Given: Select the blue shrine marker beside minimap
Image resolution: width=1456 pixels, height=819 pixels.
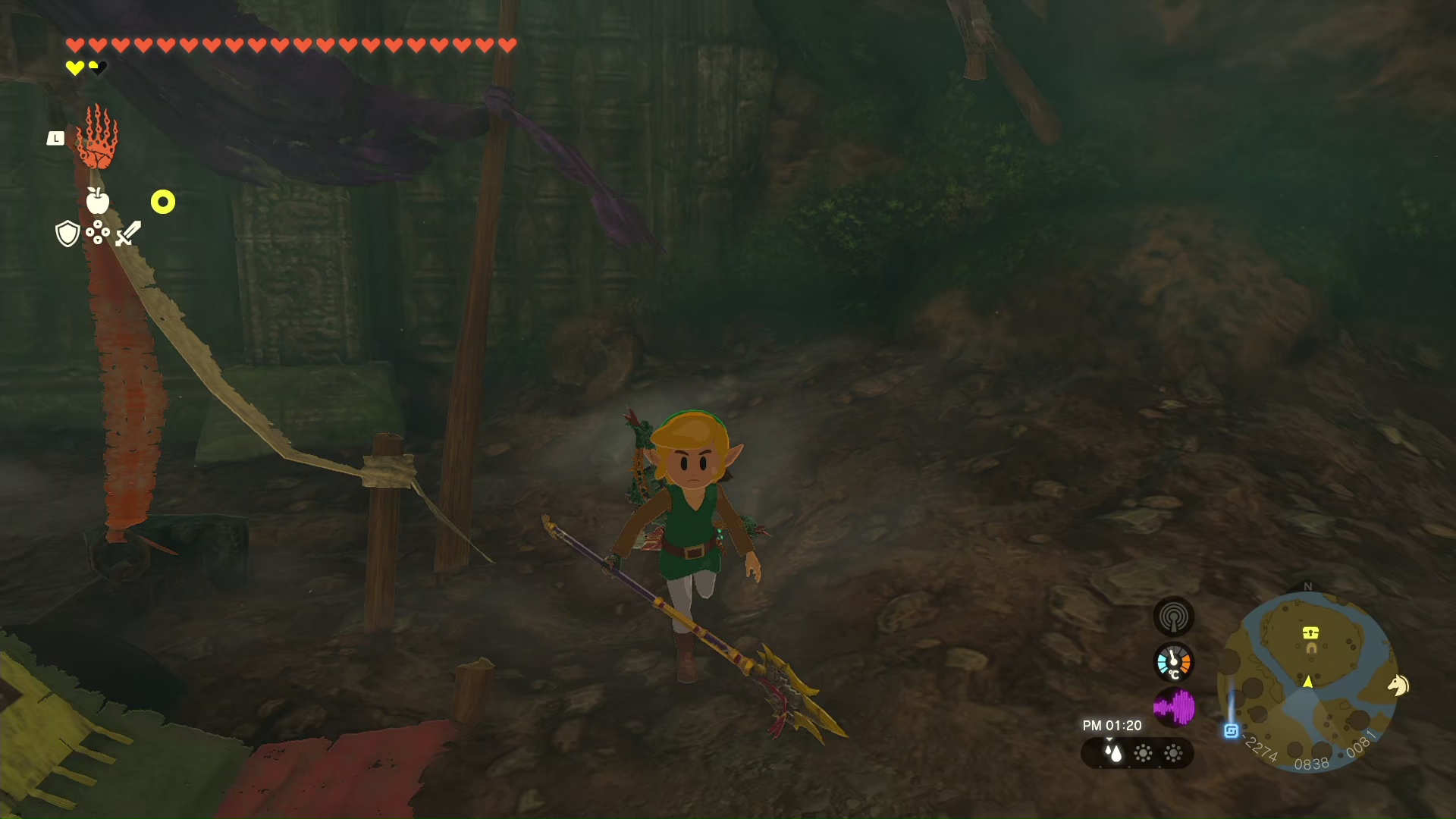Looking at the screenshot, I should point(1232,731).
